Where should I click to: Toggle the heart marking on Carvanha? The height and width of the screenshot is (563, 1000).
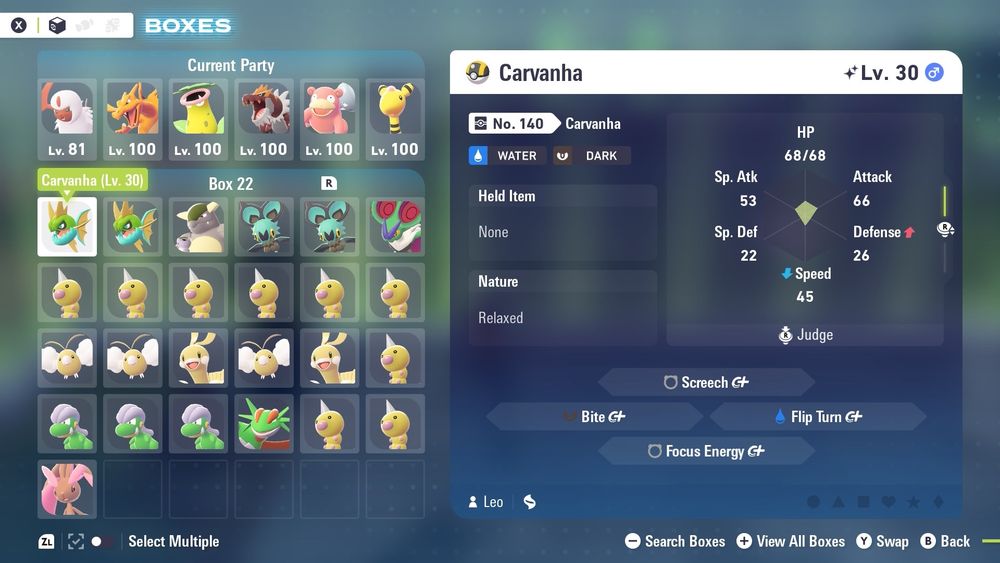click(888, 502)
